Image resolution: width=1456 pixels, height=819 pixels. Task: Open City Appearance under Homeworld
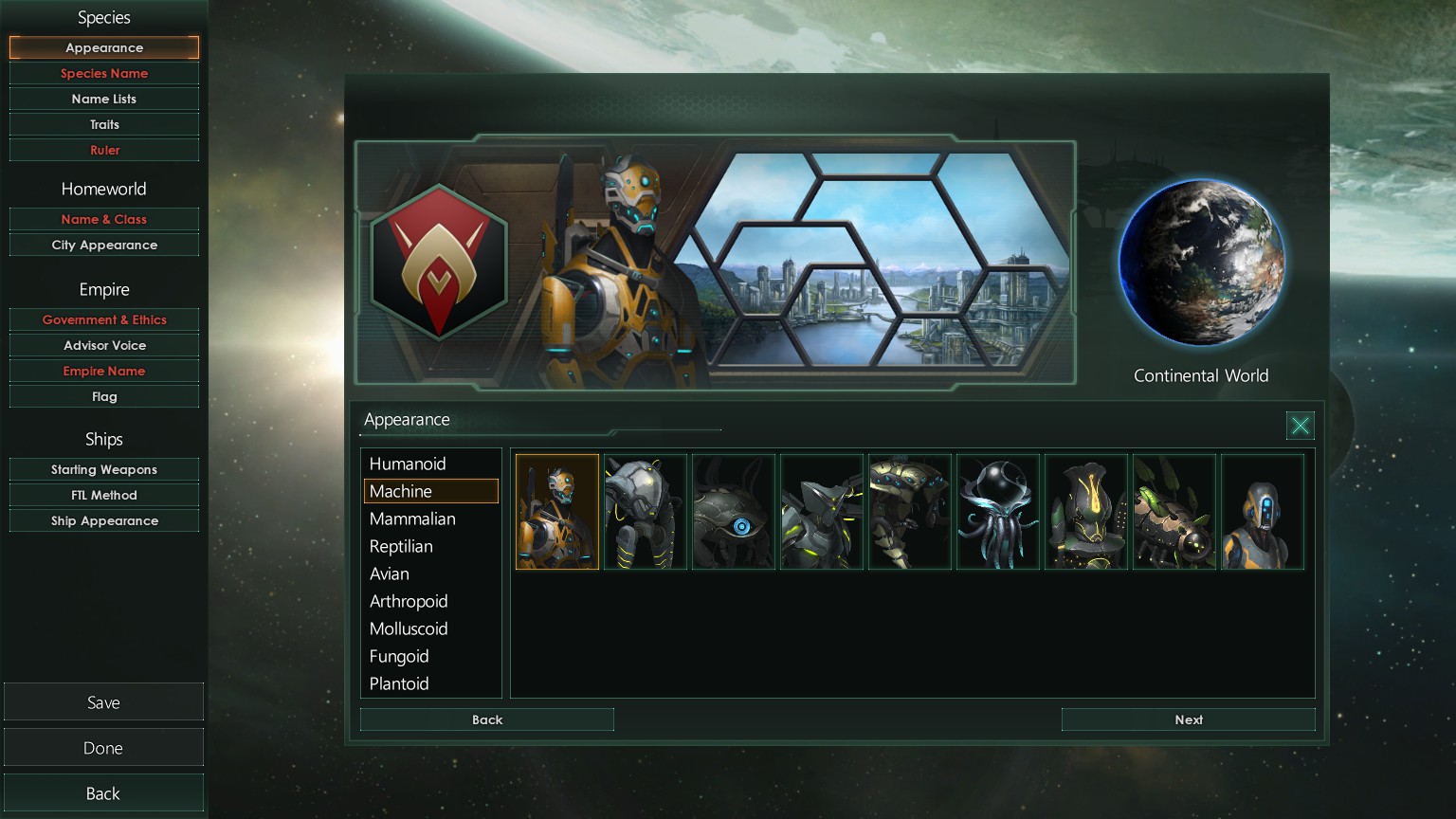[104, 245]
